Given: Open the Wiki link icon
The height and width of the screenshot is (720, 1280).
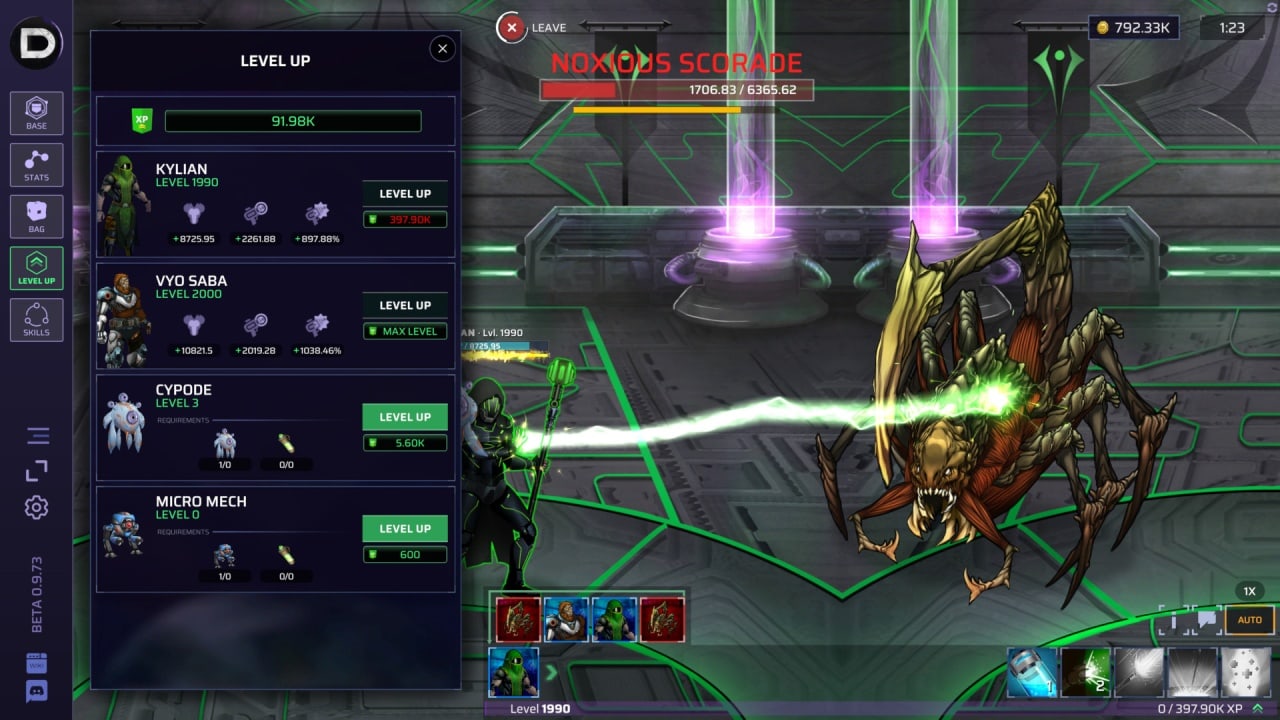Looking at the screenshot, I should pos(37,663).
